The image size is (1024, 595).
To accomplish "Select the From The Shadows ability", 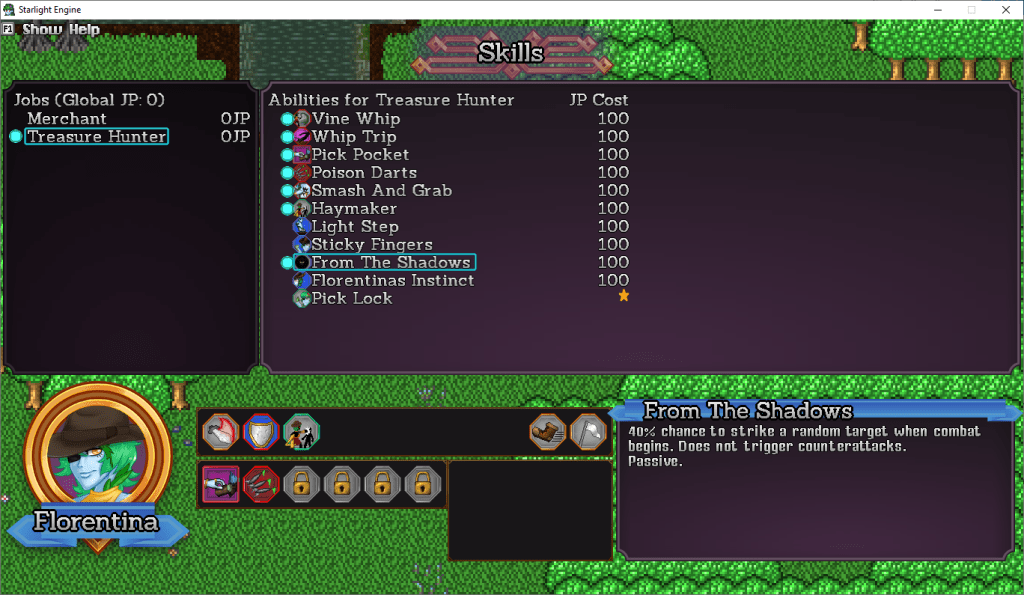I will [390, 263].
